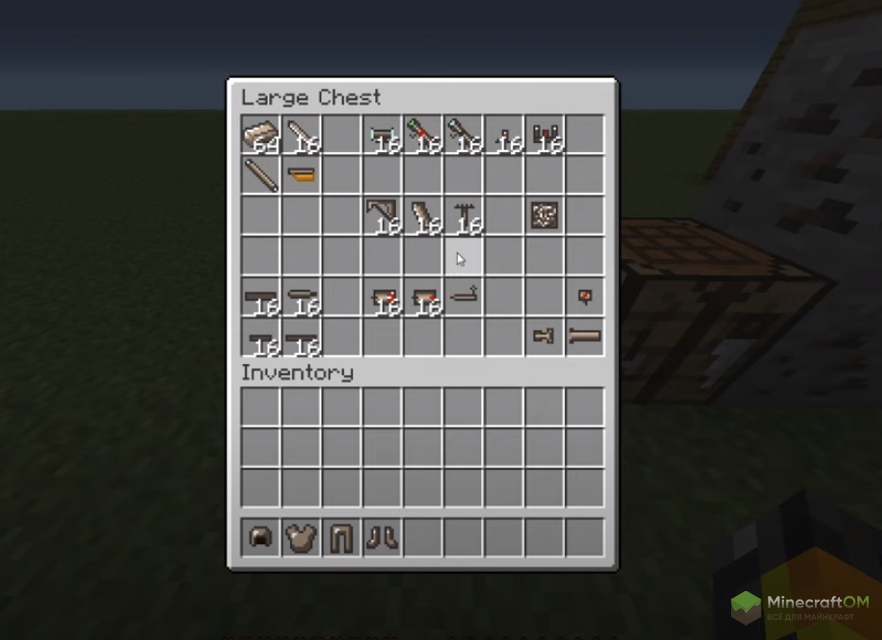The height and width of the screenshot is (640, 882).
Task: Pick up the orange-bottomed tray item
Action: point(301,176)
